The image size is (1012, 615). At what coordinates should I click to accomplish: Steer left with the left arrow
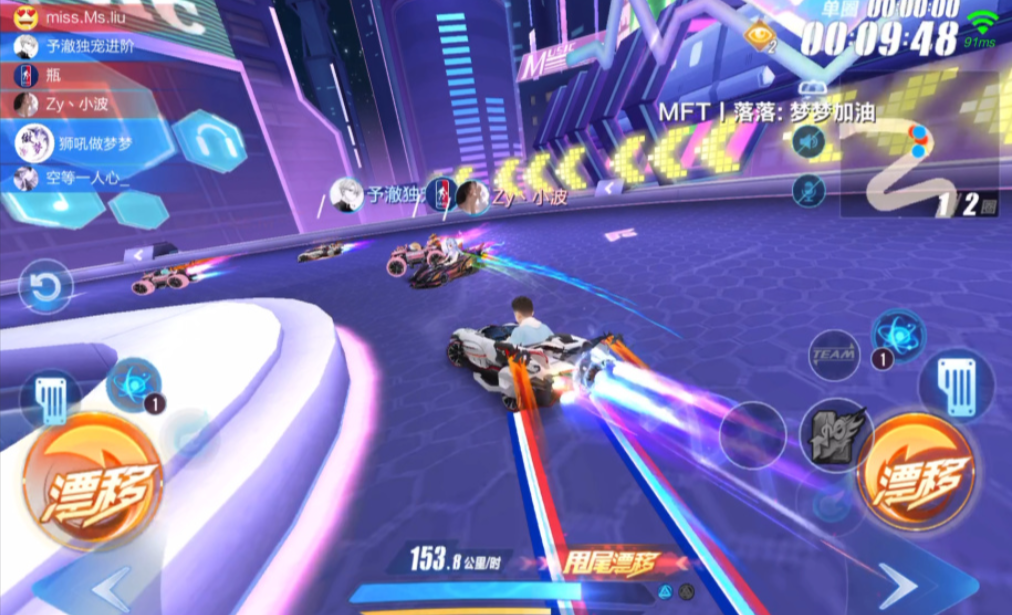coord(108,587)
